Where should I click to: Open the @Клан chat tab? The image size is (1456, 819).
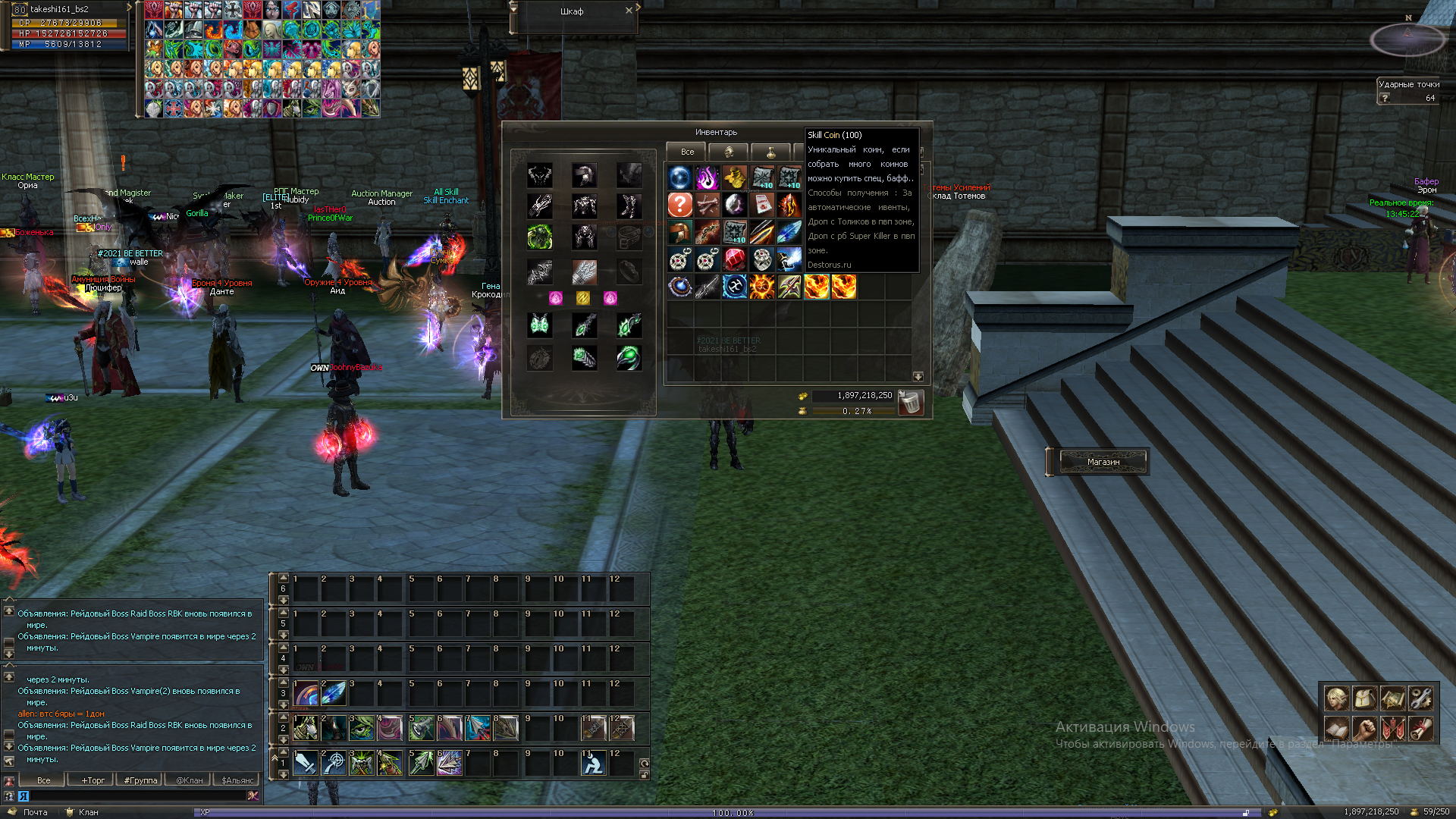point(190,780)
